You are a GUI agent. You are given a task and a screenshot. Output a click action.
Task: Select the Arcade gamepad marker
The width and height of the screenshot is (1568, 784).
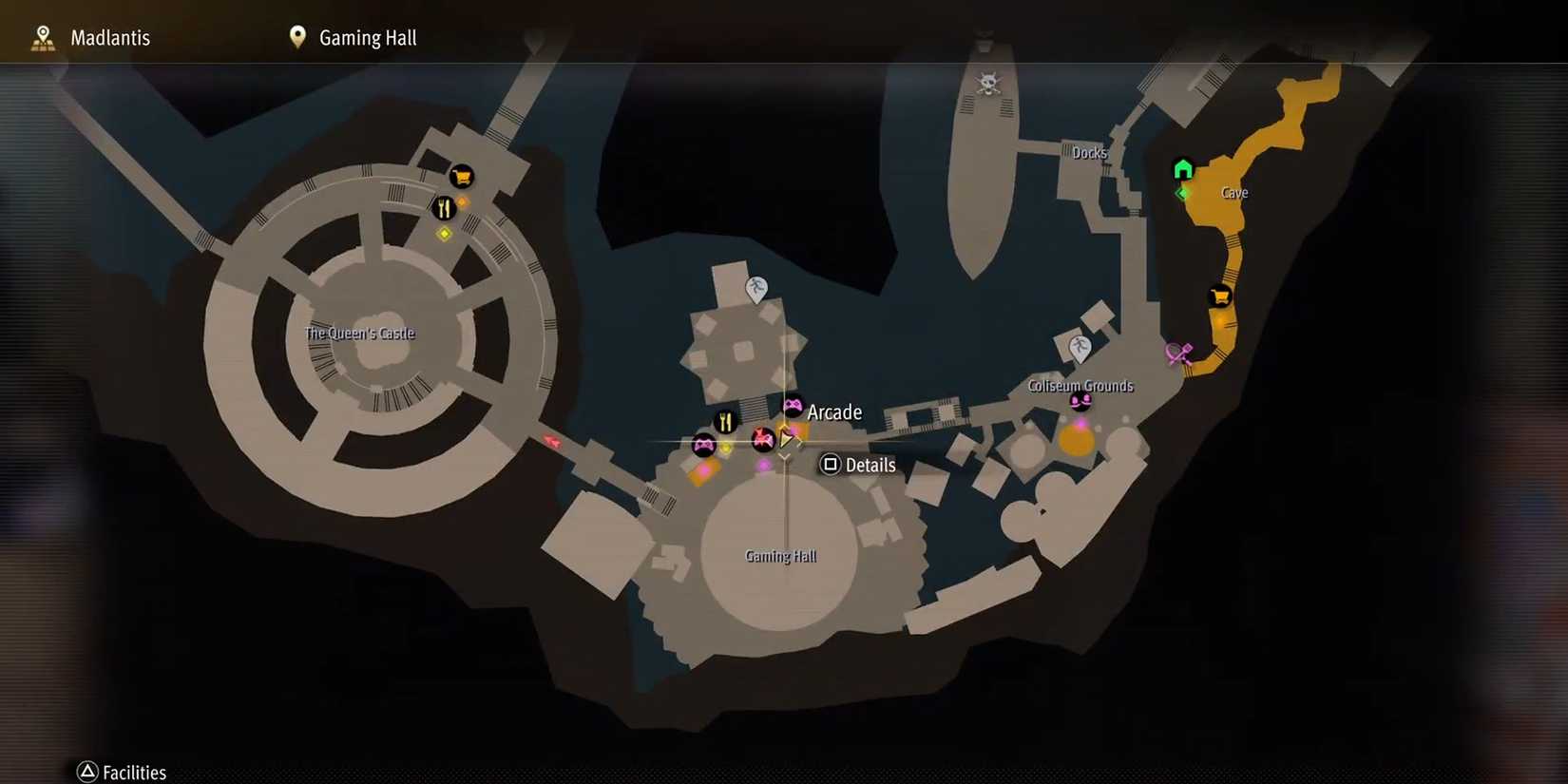792,406
